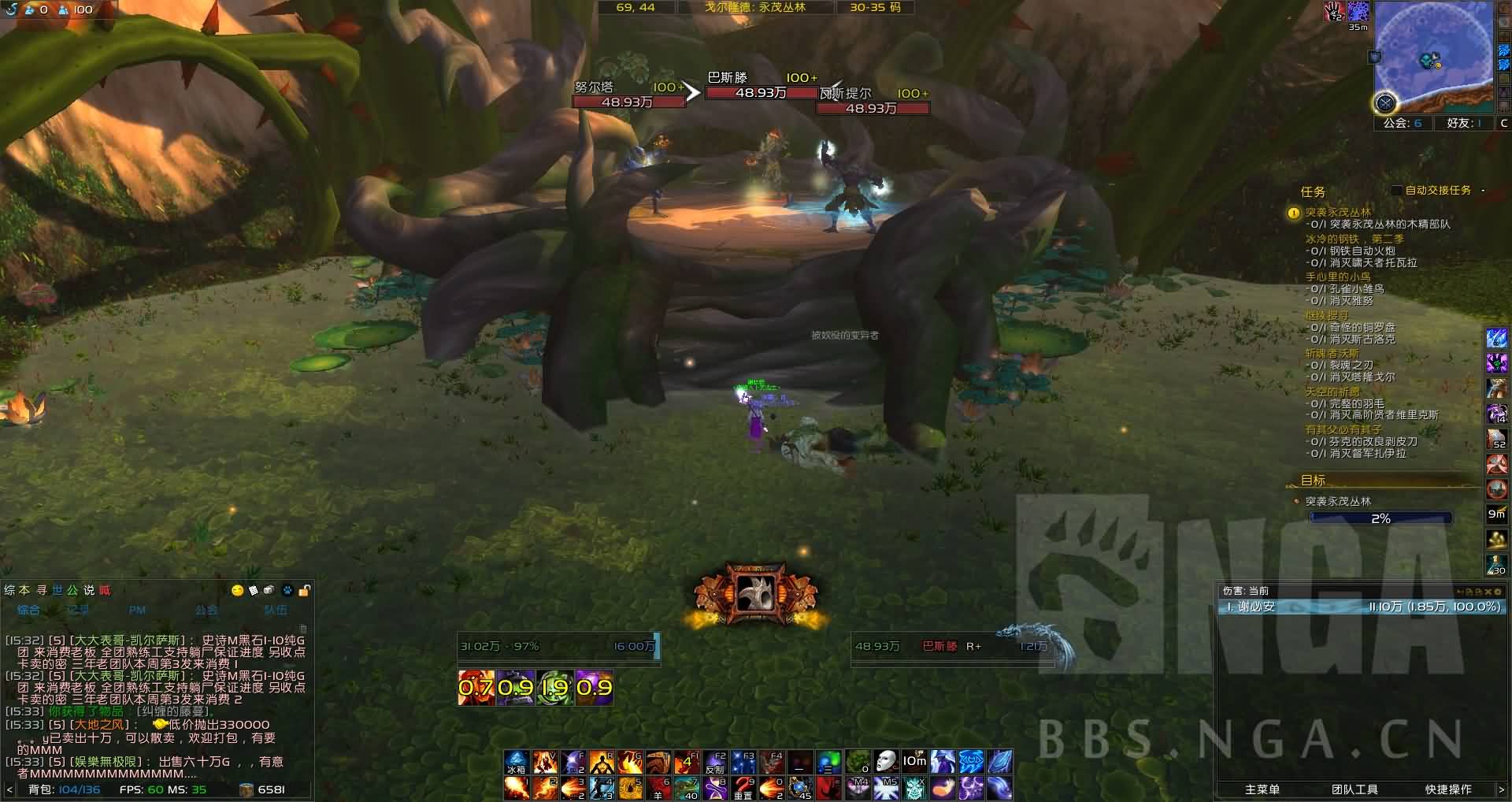This screenshot has width=1512, height=802.
Task: Activate the 冰箱 Ice Block ability
Action: click(x=516, y=763)
